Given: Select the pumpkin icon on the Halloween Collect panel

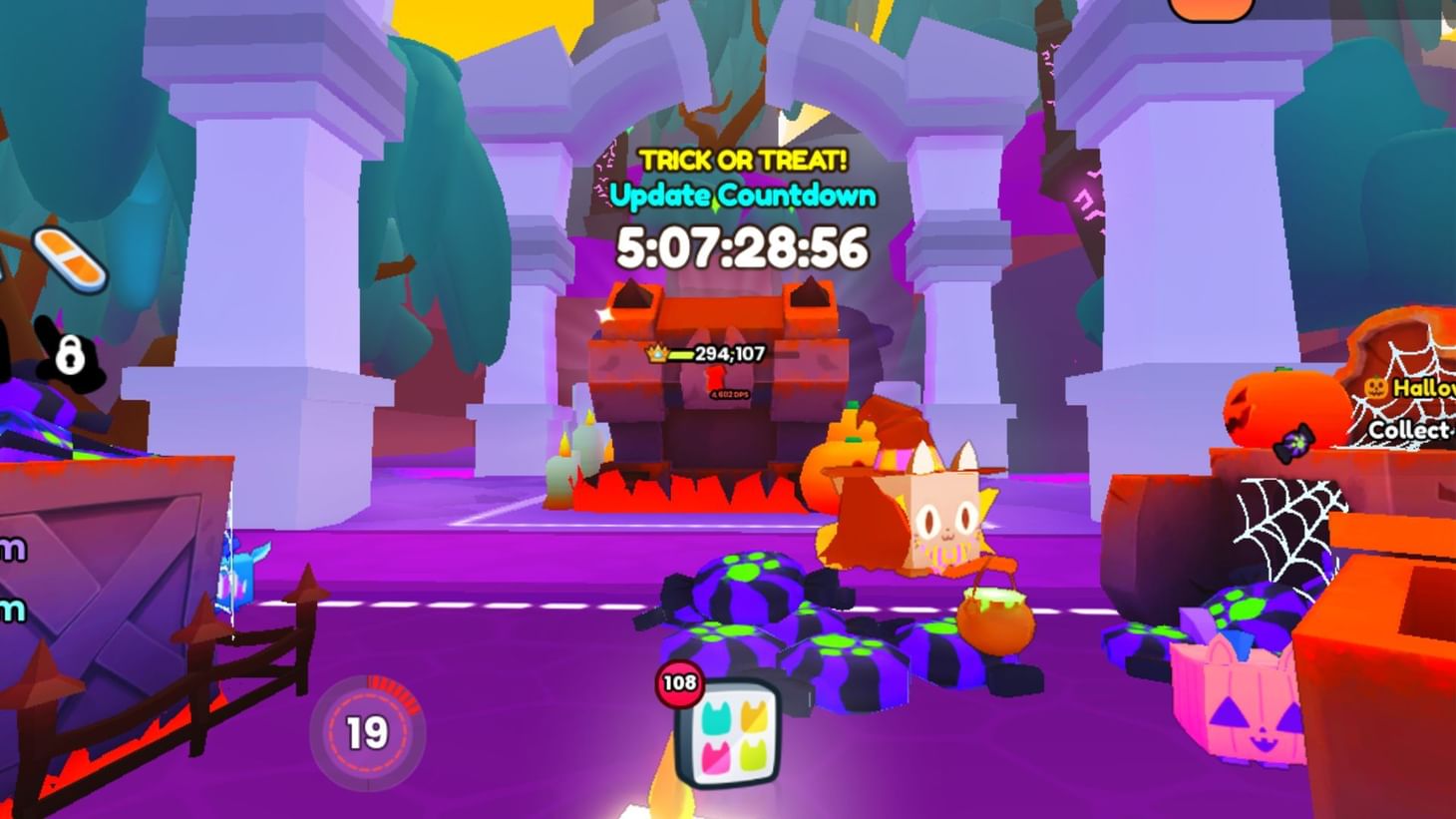Looking at the screenshot, I should pyautogui.click(x=1376, y=387).
